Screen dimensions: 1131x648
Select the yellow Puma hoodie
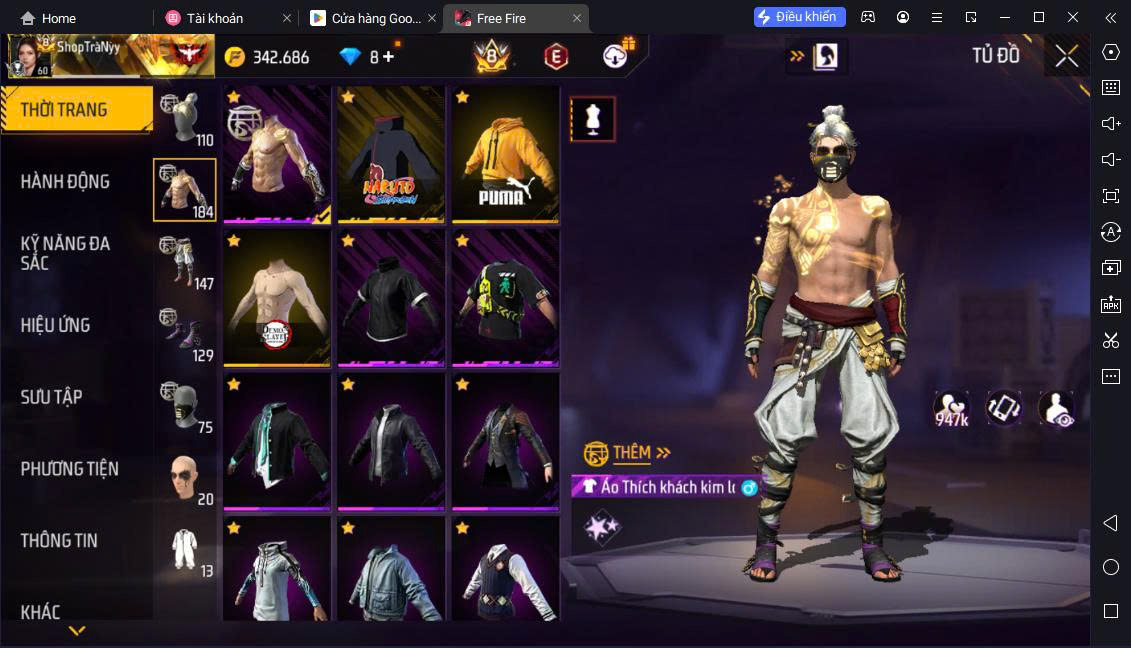pos(505,155)
